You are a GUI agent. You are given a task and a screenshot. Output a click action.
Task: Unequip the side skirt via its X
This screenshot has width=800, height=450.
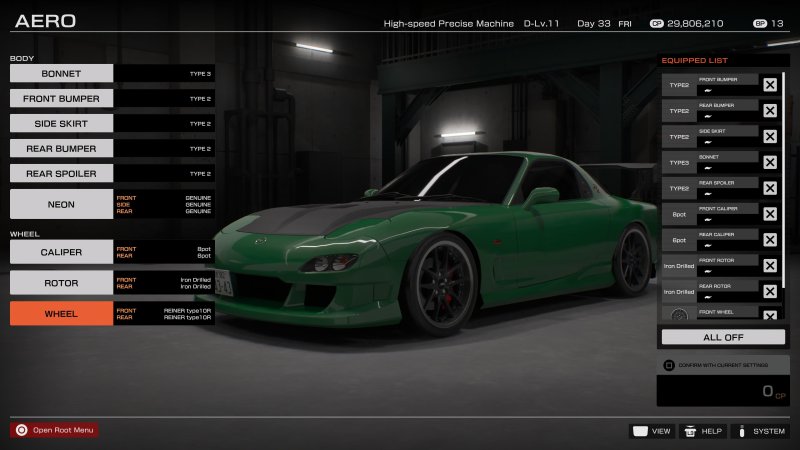tap(770, 136)
